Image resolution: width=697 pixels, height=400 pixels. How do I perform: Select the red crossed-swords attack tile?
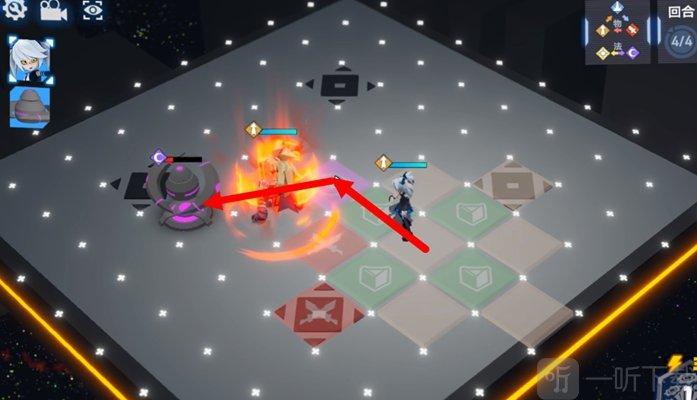317,315
